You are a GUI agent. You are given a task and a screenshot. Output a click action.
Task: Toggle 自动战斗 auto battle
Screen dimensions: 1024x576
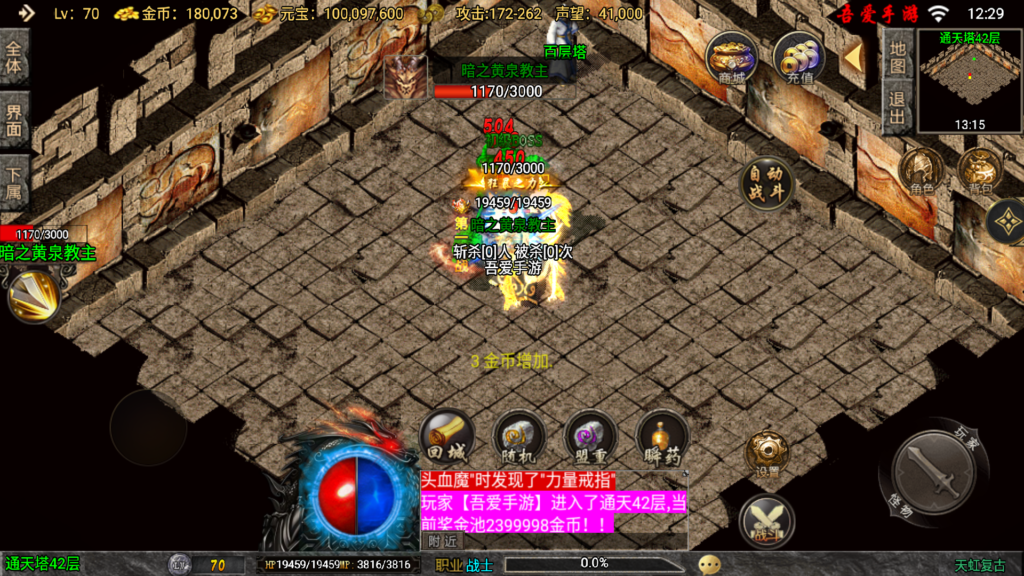click(768, 183)
